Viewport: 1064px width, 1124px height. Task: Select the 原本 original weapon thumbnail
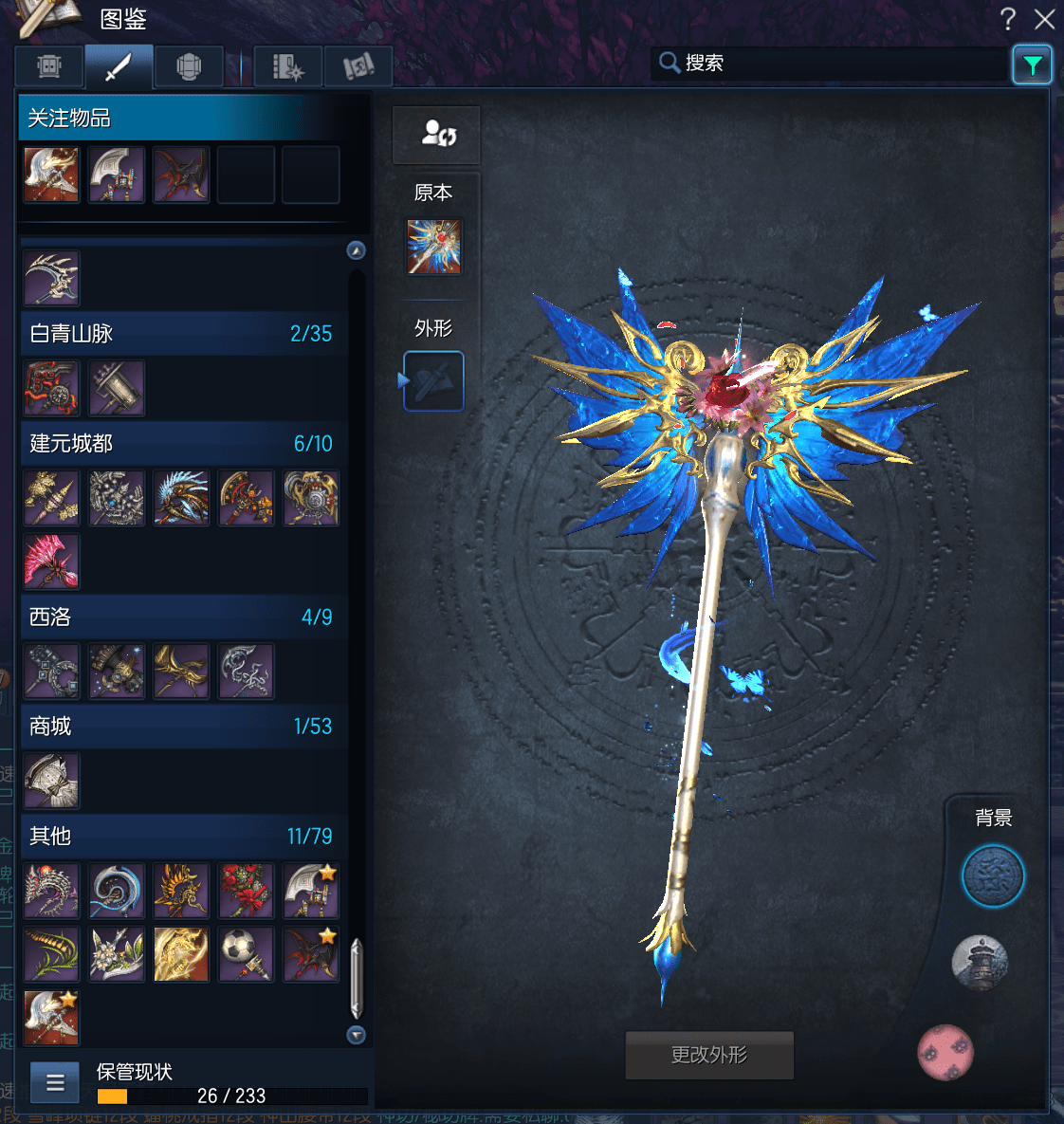click(x=434, y=247)
